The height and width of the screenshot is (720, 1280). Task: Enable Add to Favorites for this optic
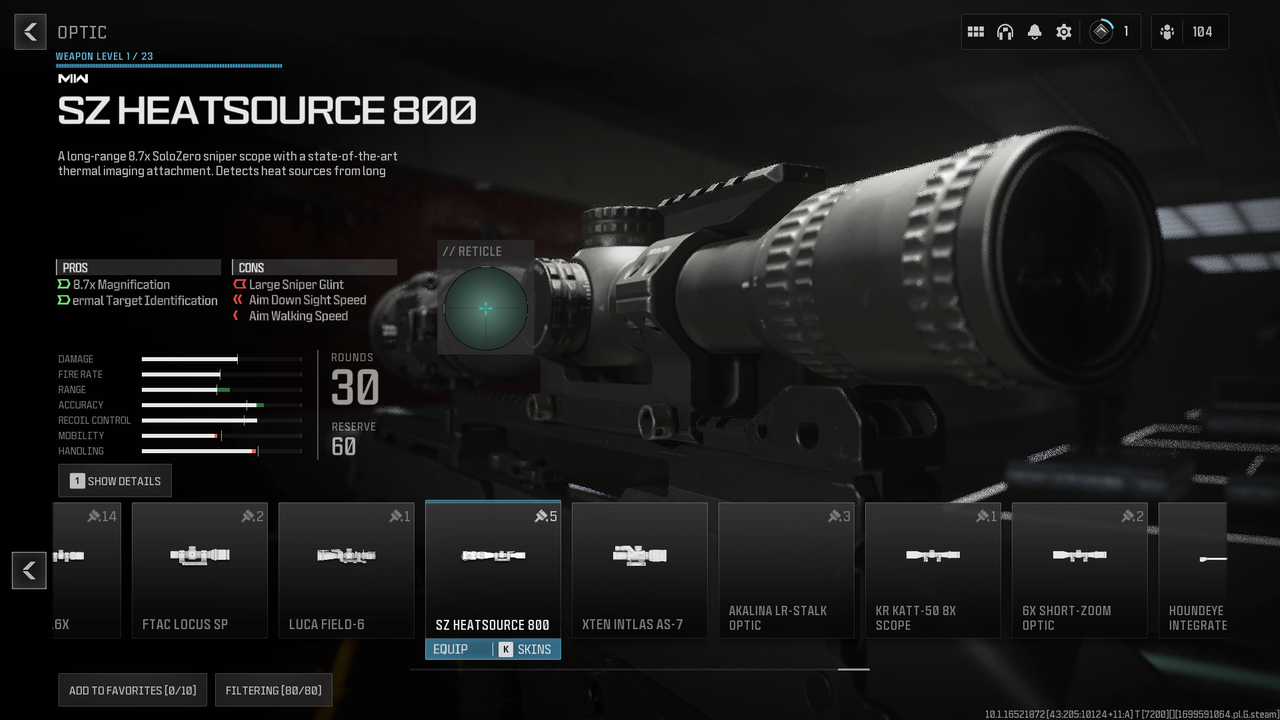[x=132, y=689]
